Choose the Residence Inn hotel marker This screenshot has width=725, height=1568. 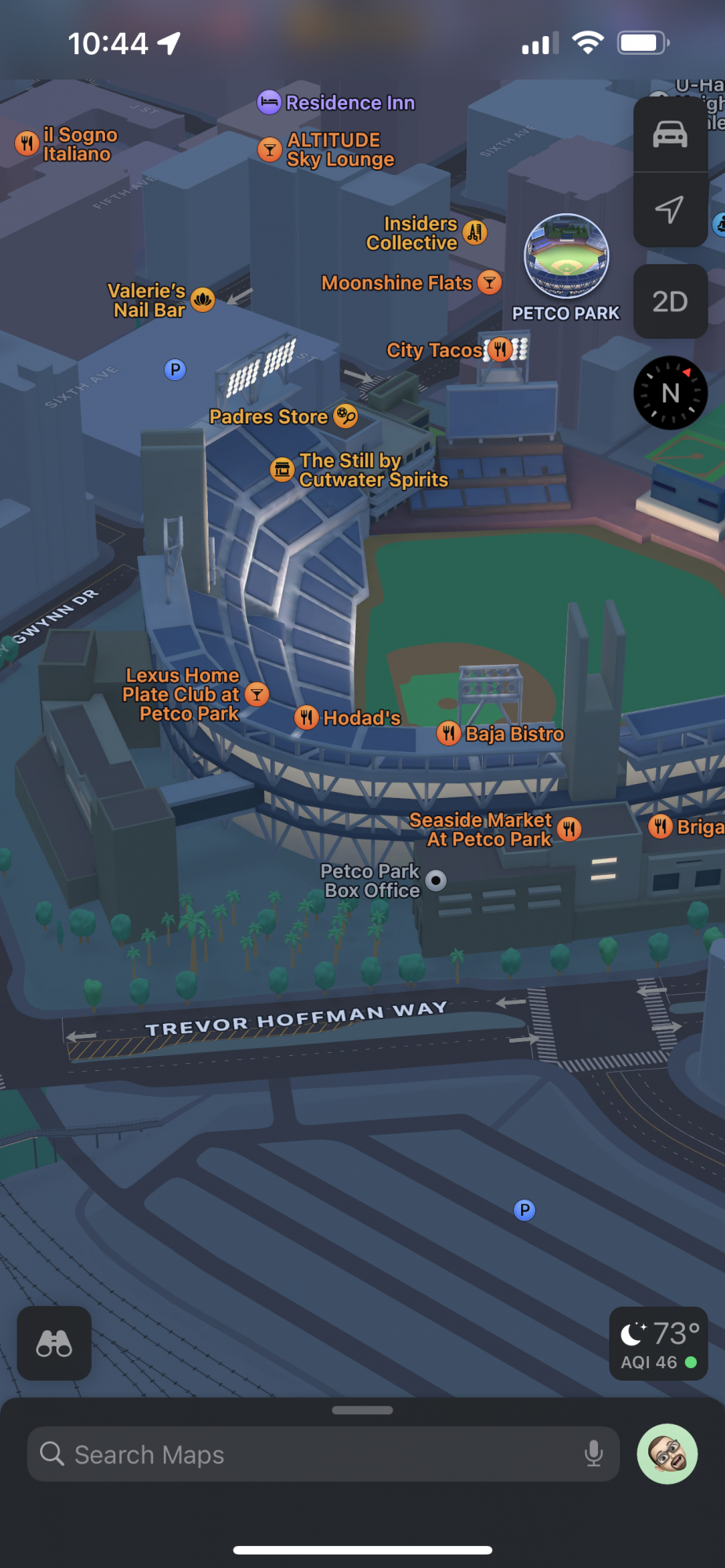point(269,102)
